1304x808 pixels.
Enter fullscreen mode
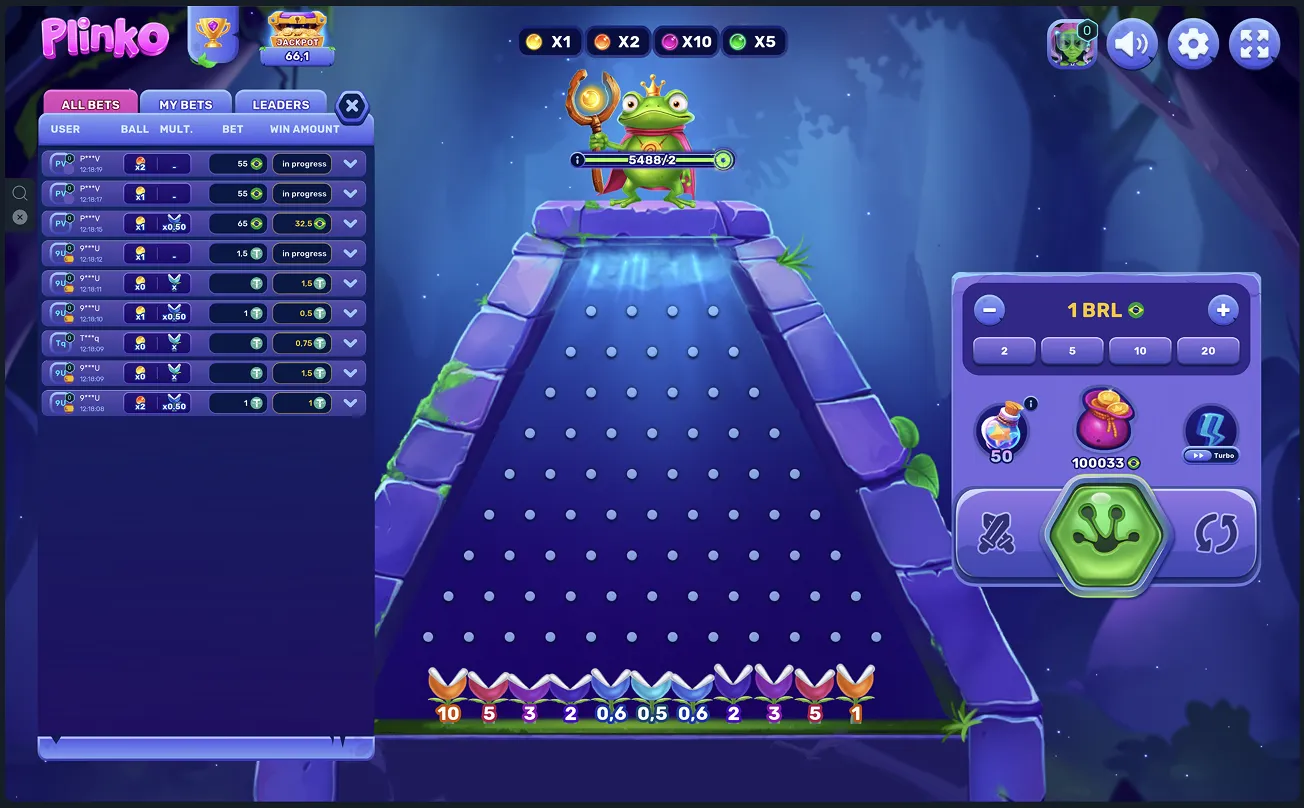pyautogui.click(x=1254, y=44)
